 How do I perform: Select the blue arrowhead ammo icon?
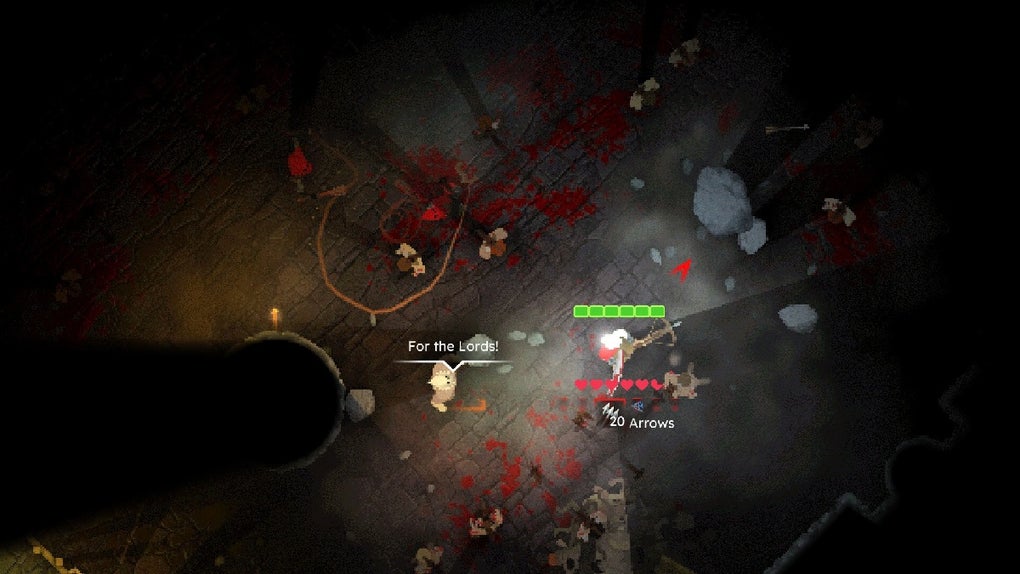click(x=637, y=406)
